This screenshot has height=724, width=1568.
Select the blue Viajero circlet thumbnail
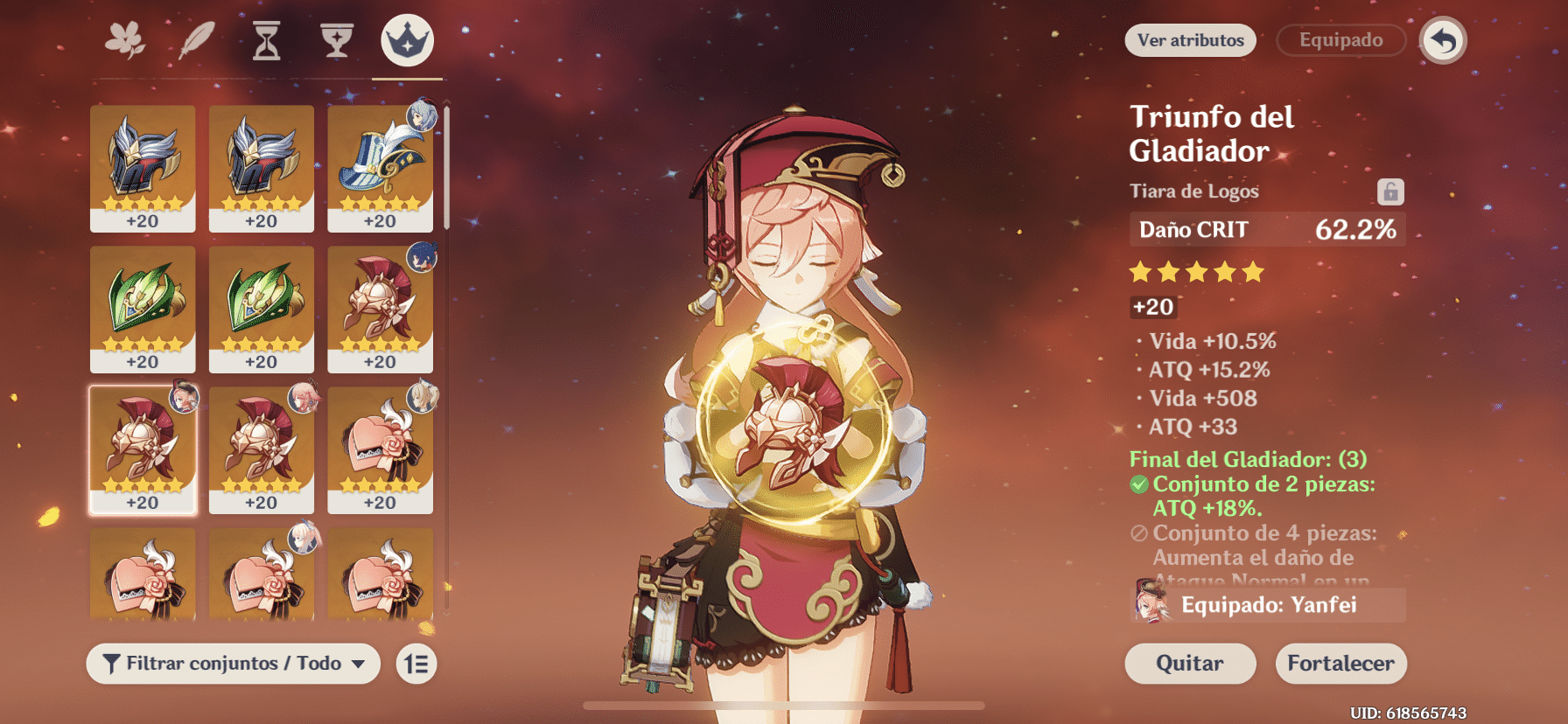coord(380,169)
